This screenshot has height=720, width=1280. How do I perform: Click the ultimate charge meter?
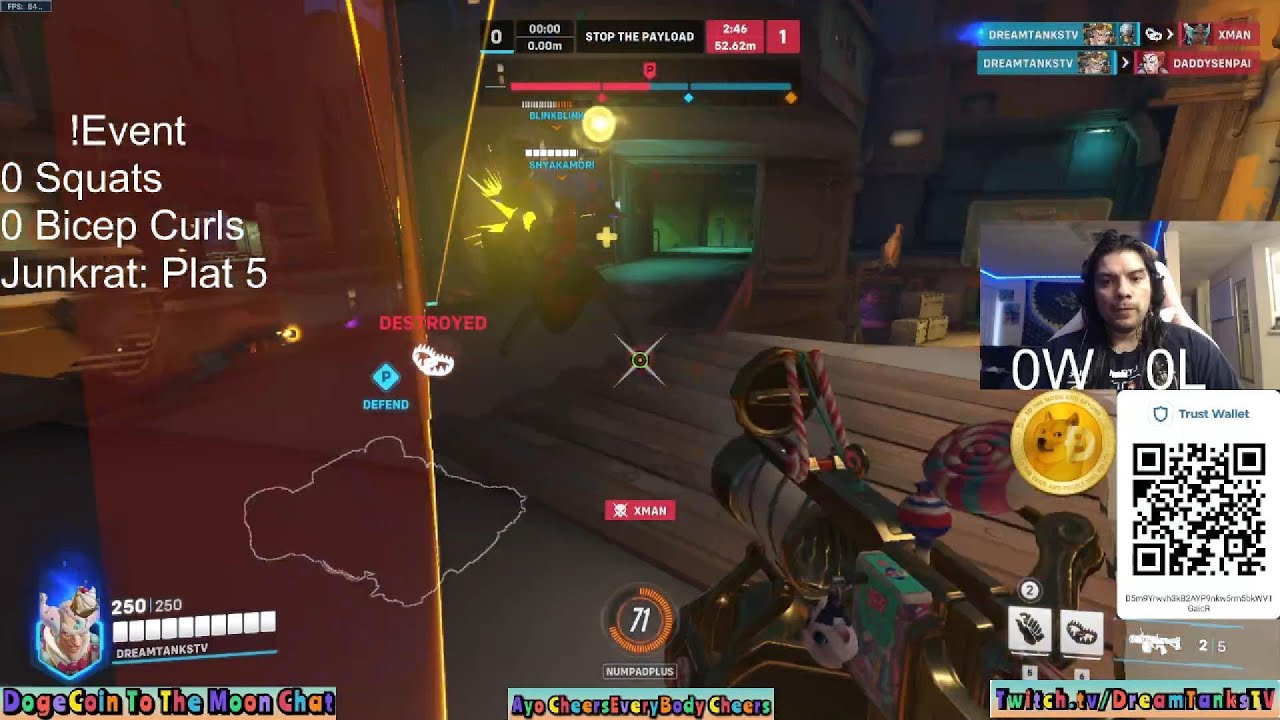pyautogui.click(x=640, y=622)
